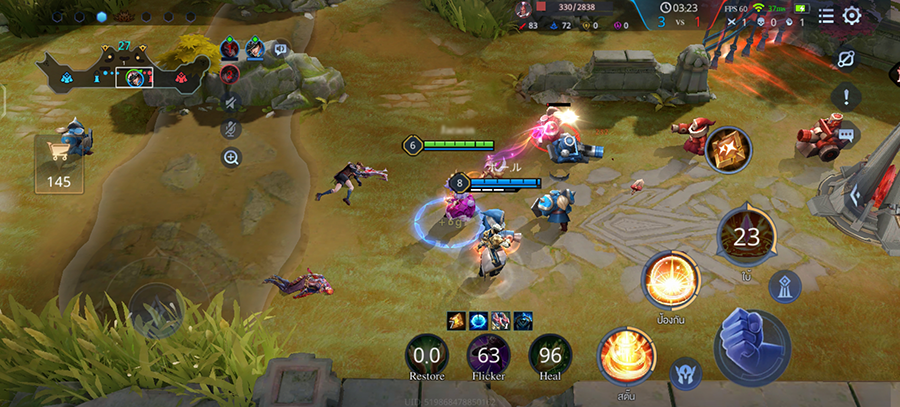The height and width of the screenshot is (407, 900).
Task: Open the scoreboard list icon
Action: coord(826,16)
